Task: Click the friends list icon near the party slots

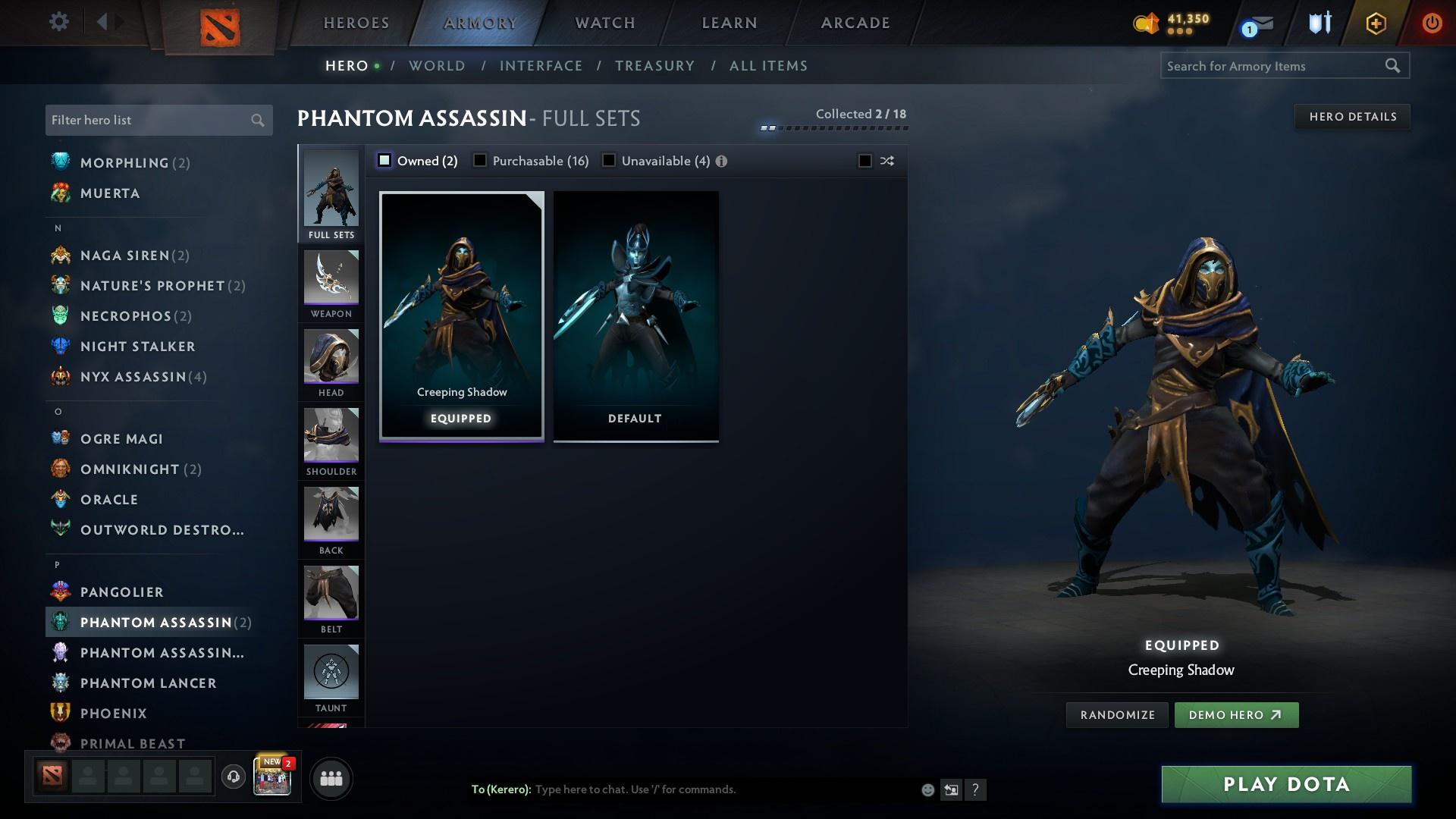Action: coord(331,778)
